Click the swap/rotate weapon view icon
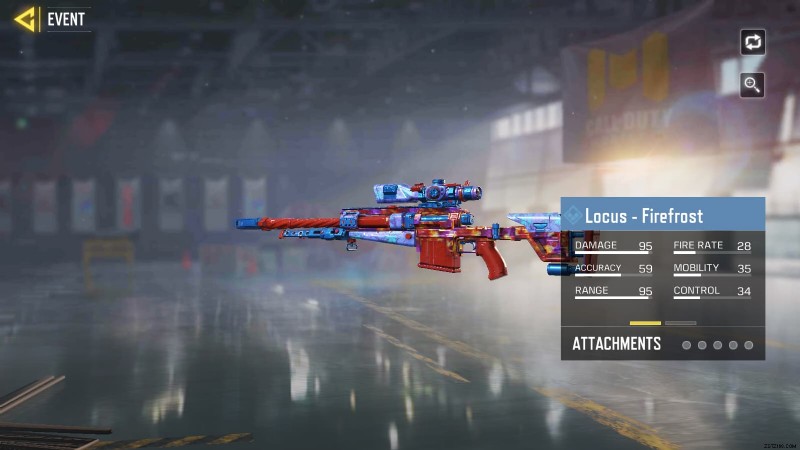The height and width of the screenshot is (450, 800). coord(752,42)
